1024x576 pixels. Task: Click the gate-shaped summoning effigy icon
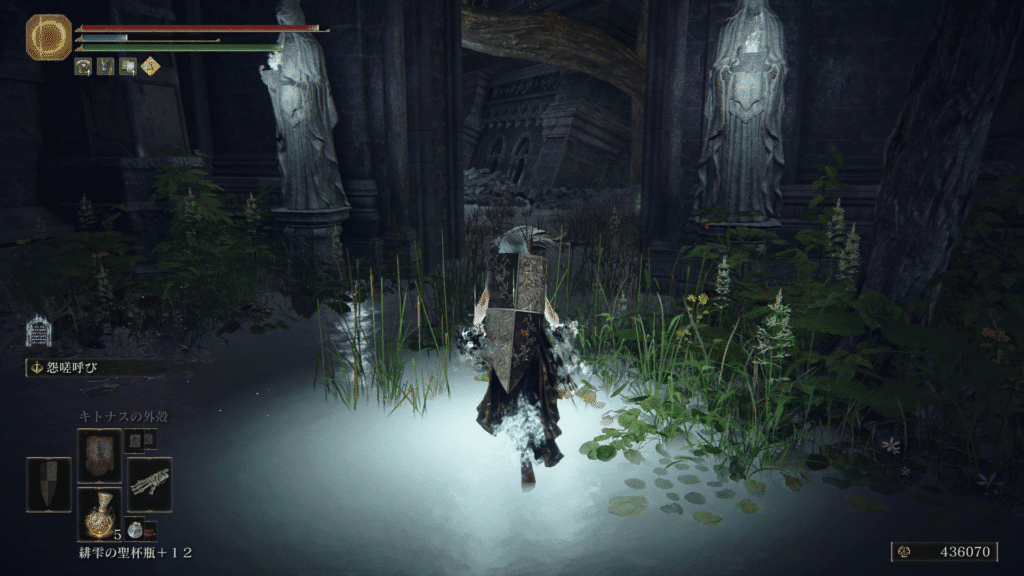pyautogui.click(x=38, y=331)
